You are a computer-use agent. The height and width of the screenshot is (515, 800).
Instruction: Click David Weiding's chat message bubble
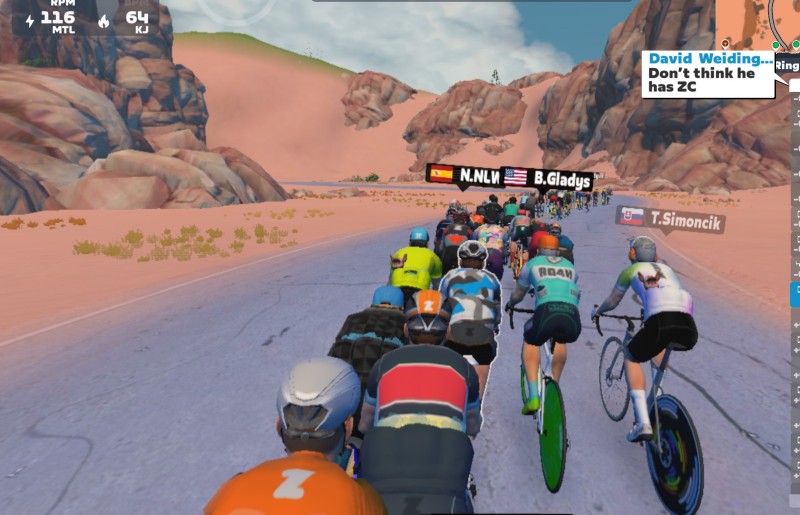click(x=708, y=74)
